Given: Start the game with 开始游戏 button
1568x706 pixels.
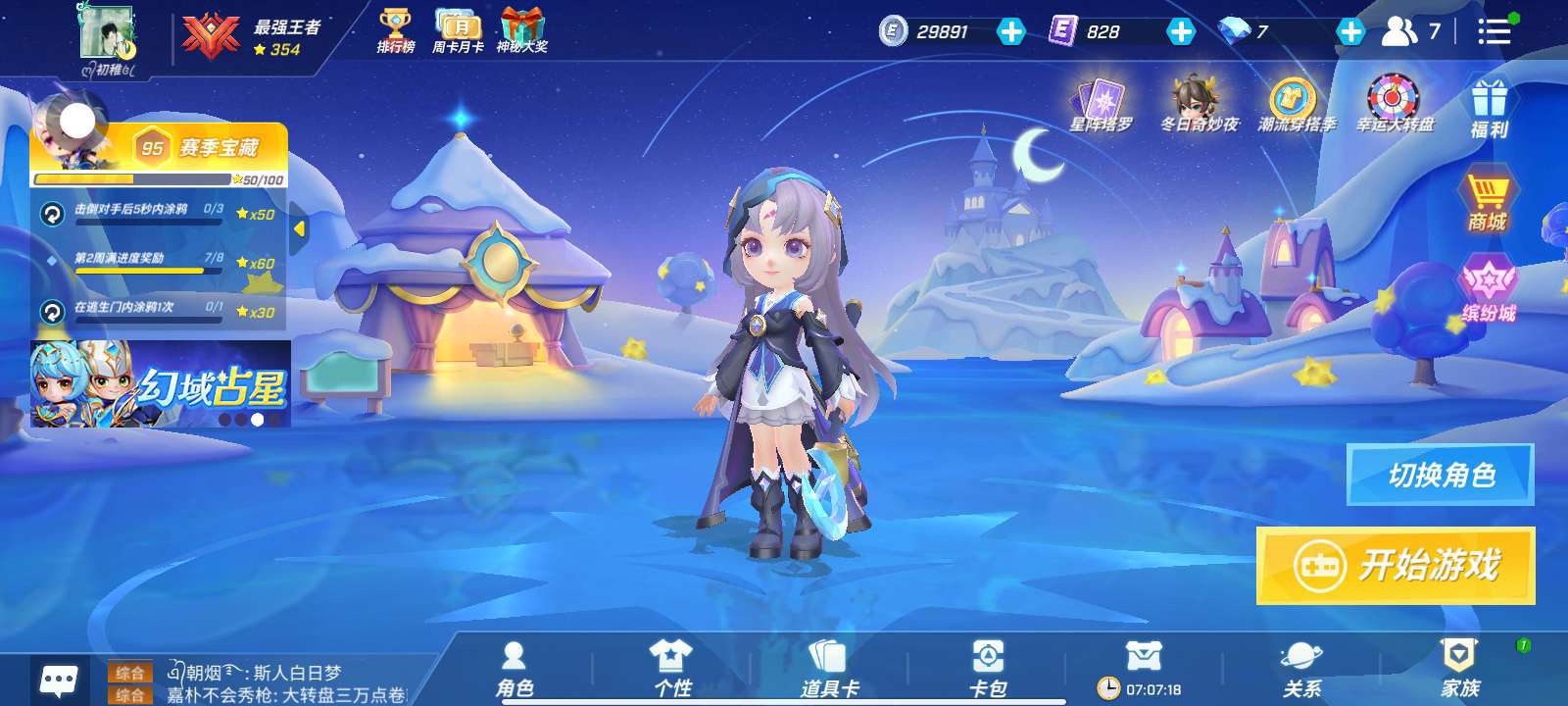Looking at the screenshot, I should pos(1396,566).
